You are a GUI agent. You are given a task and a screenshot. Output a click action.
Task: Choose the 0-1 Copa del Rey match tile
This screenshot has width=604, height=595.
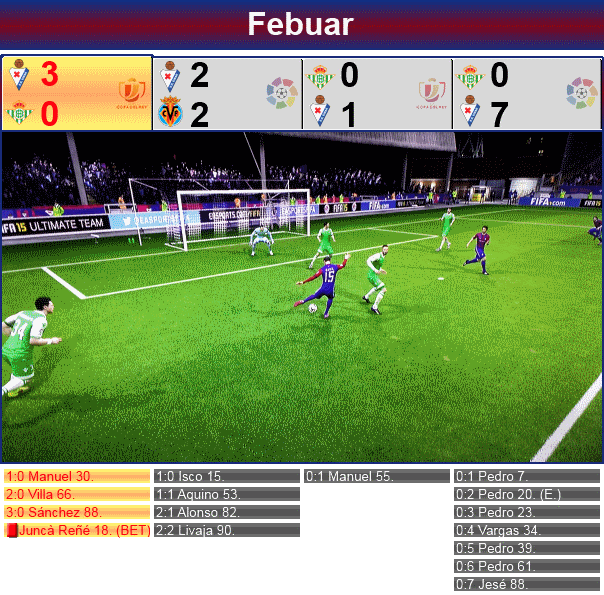[377, 94]
